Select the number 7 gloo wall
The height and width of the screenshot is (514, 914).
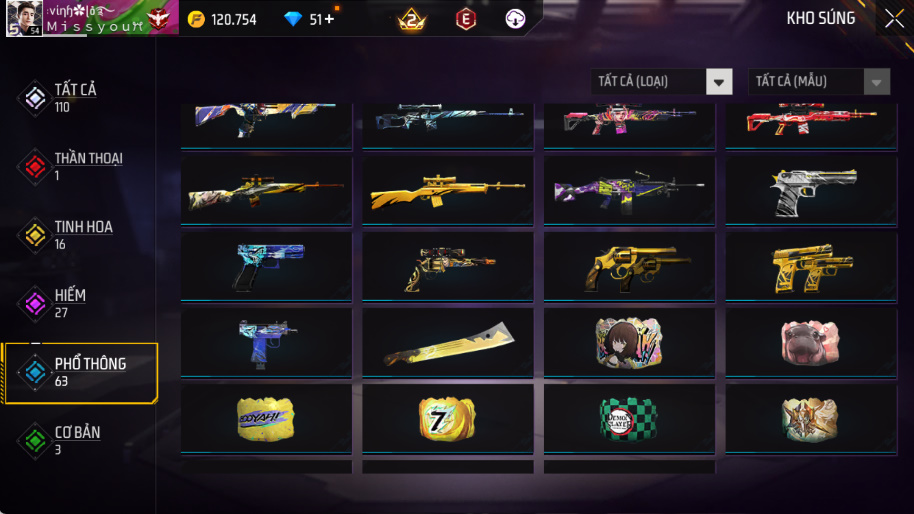(x=448, y=419)
